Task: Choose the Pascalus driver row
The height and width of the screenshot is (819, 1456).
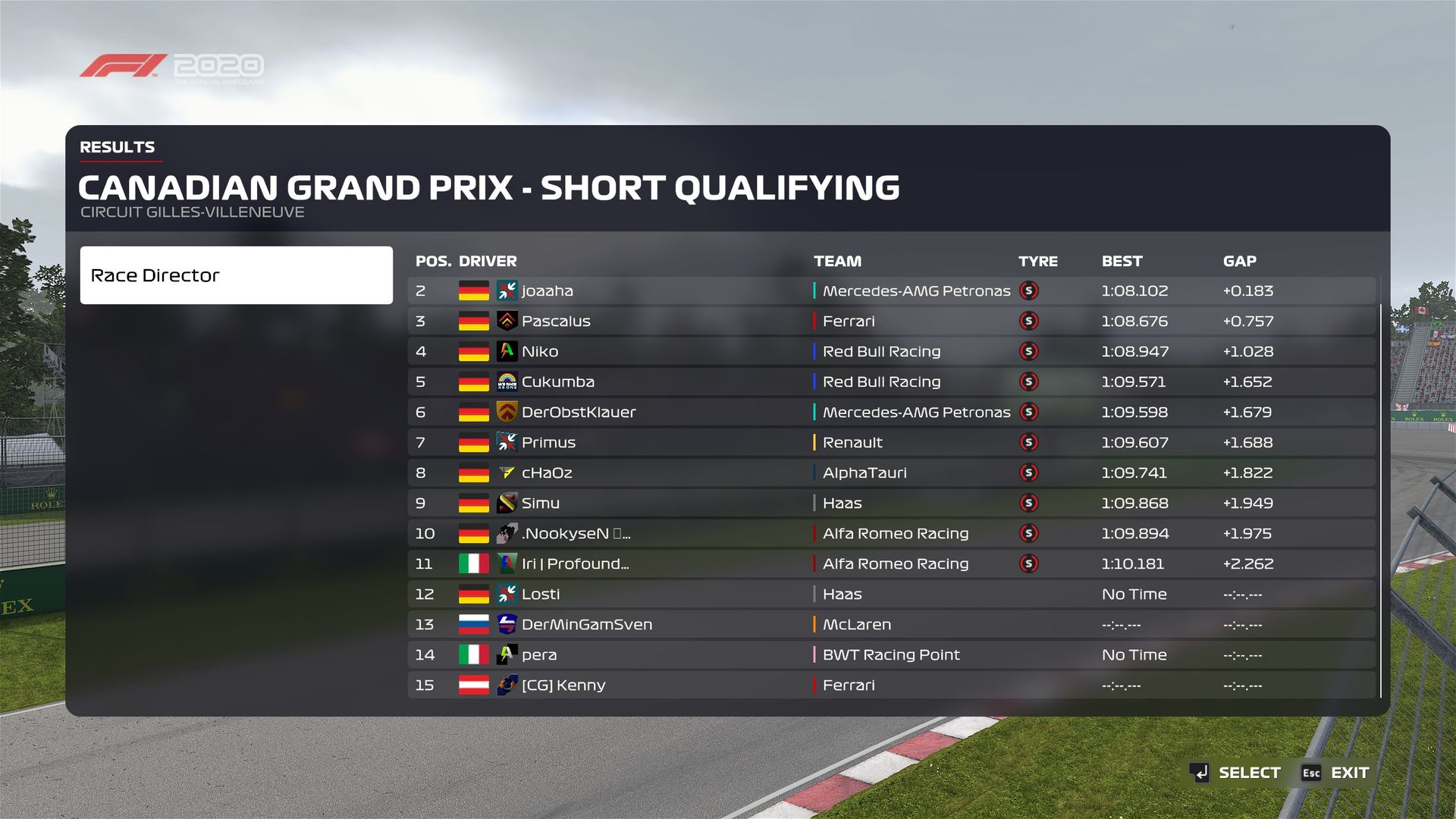Action: coord(891,322)
